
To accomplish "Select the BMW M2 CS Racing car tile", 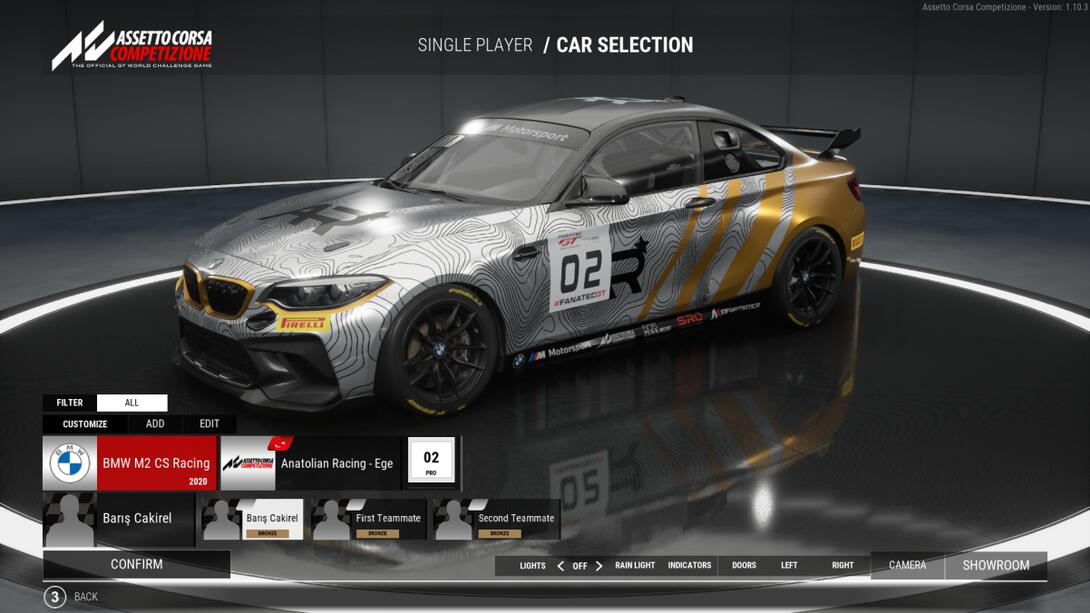I will click(x=130, y=463).
